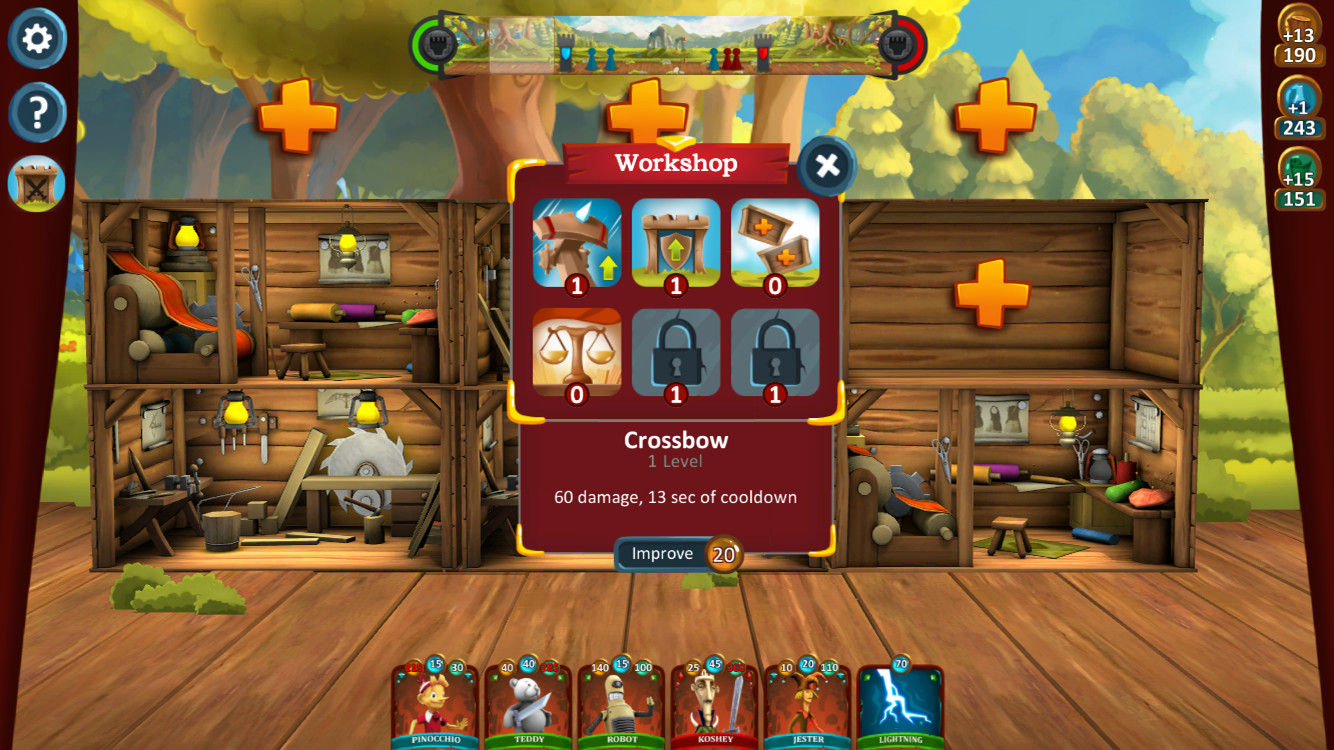Open the settings gear

point(37,40)
